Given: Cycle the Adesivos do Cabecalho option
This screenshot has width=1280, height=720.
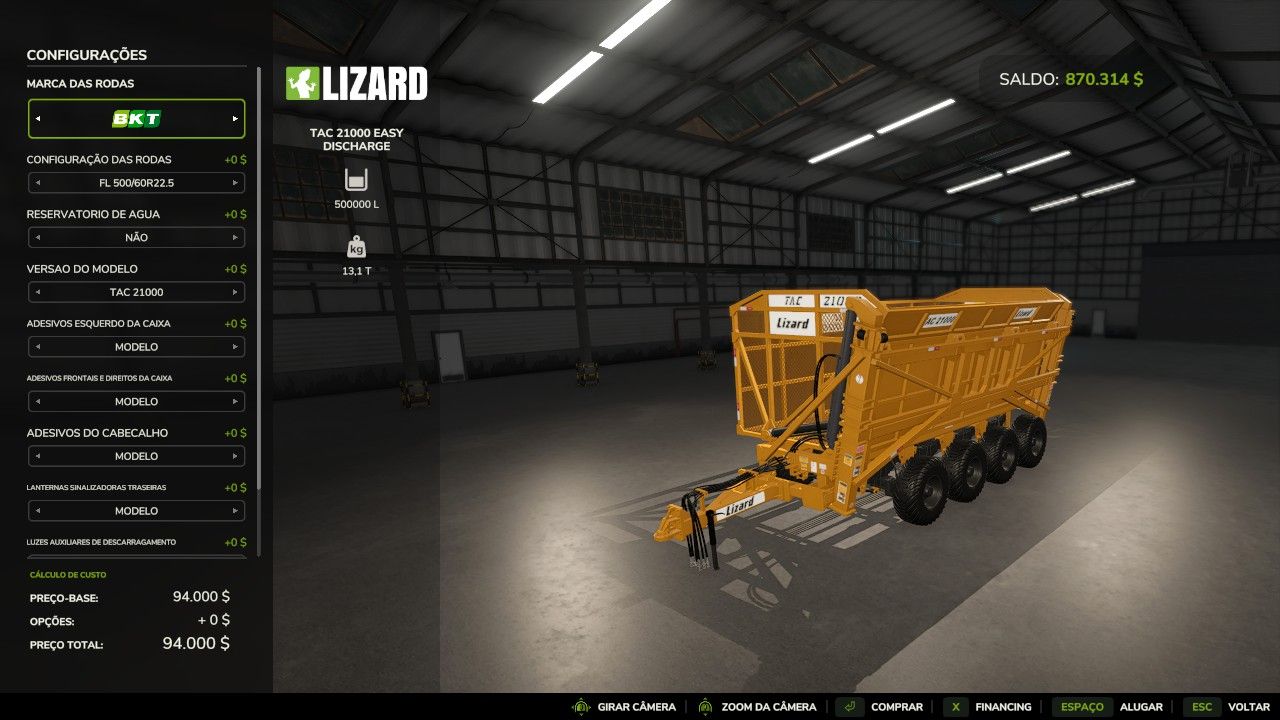Looking at the screenshot, I should click(x=236, y=456).
